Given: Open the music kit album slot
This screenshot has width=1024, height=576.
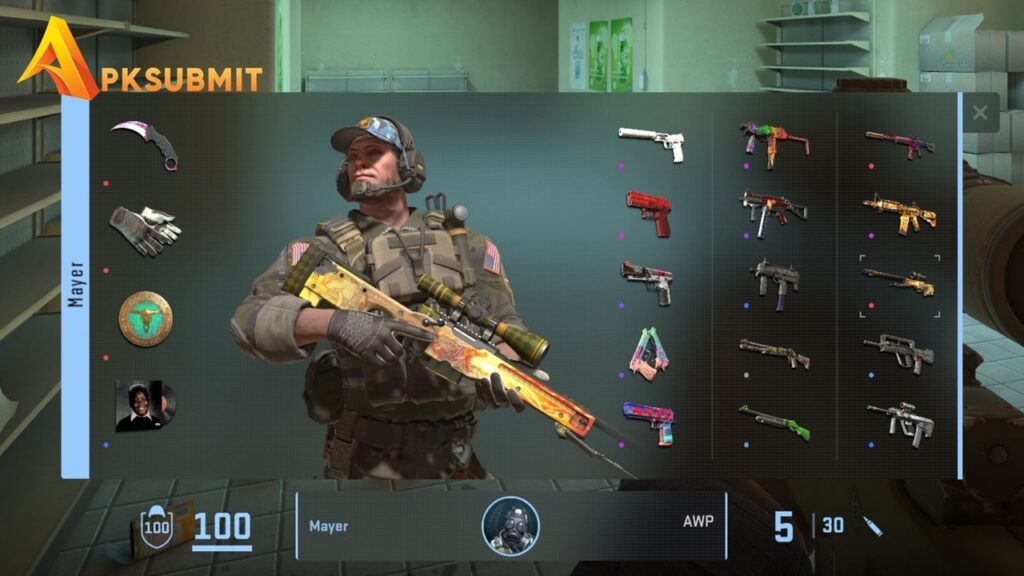Looking at the screenshot, I should [145, 405].
